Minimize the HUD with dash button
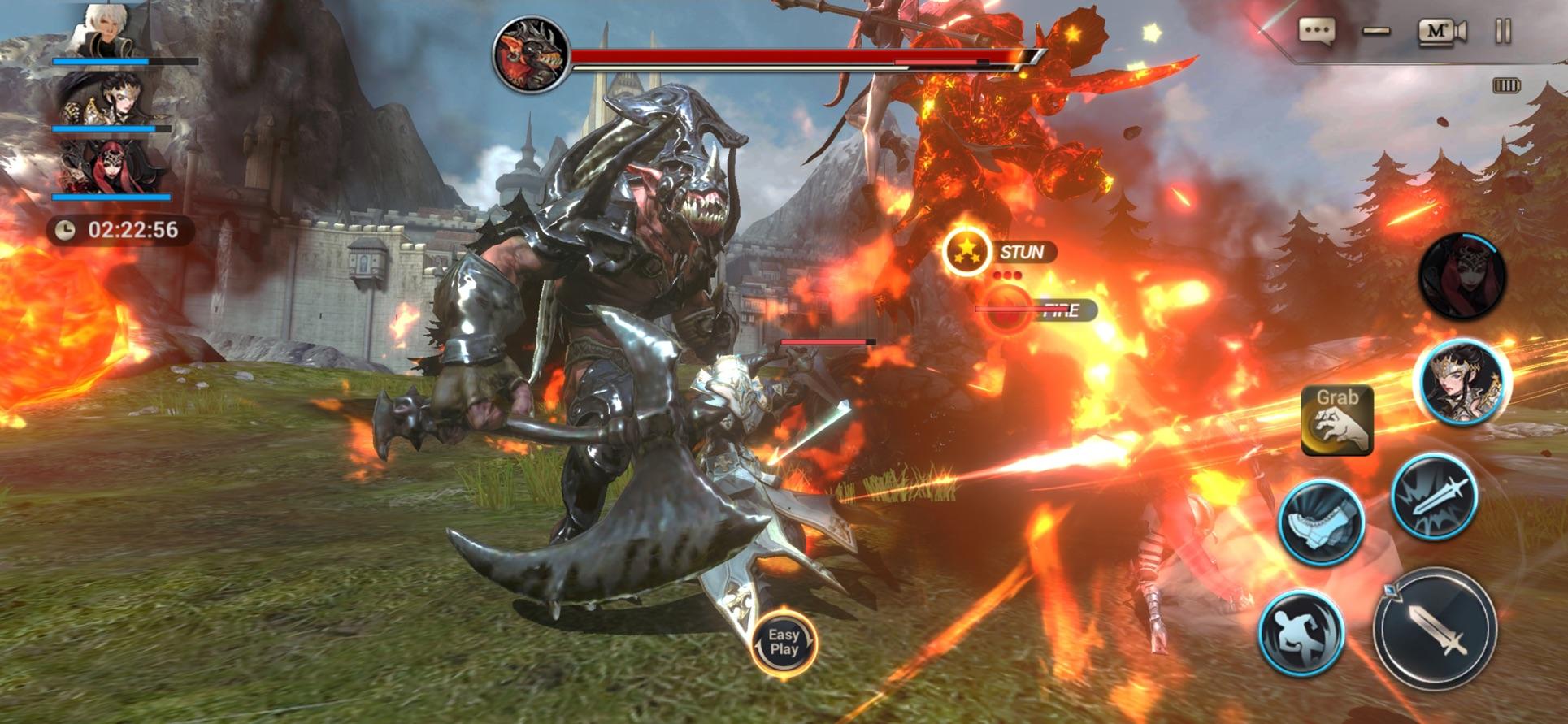The image size is (1568, 724). pos(1376,32)
